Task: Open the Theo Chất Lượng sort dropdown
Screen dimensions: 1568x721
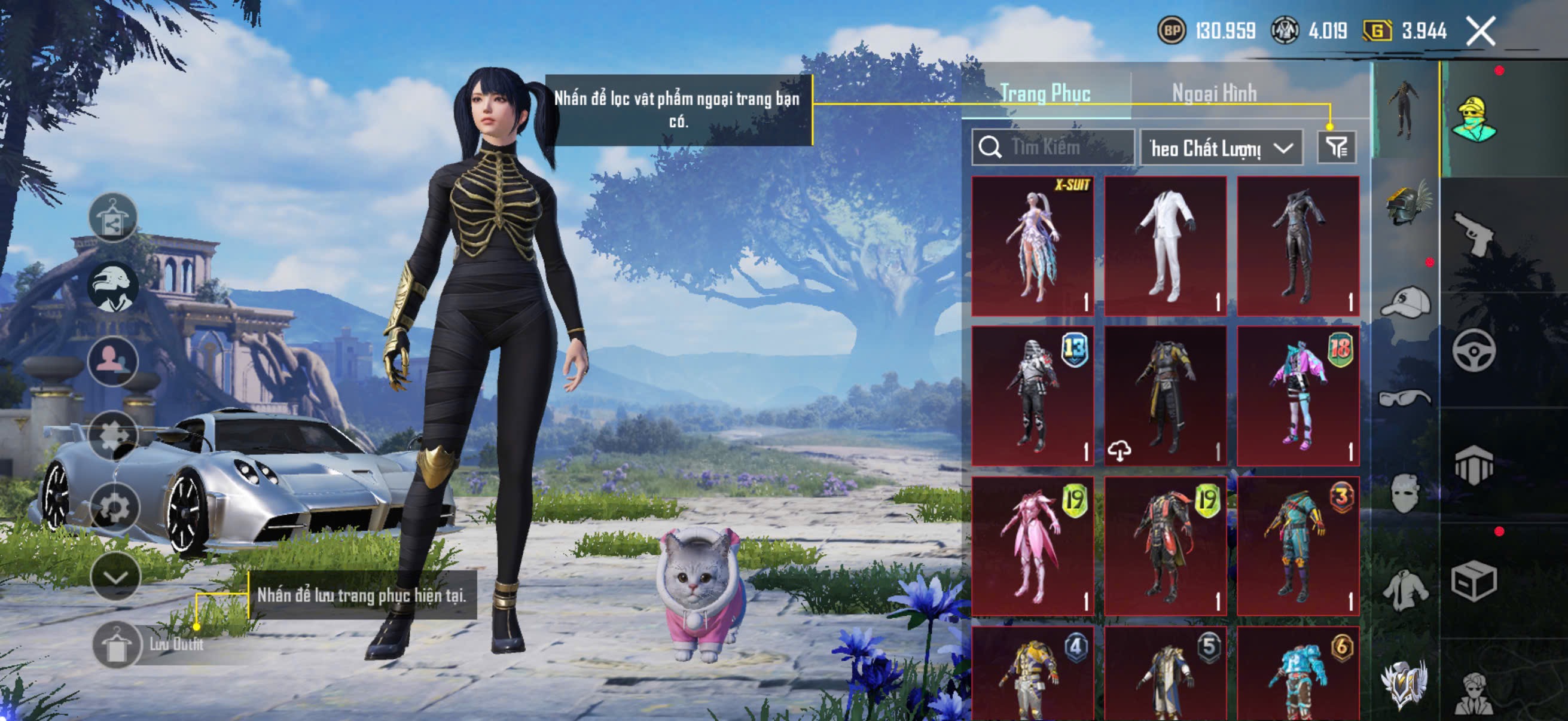Action: [1221, 148]
